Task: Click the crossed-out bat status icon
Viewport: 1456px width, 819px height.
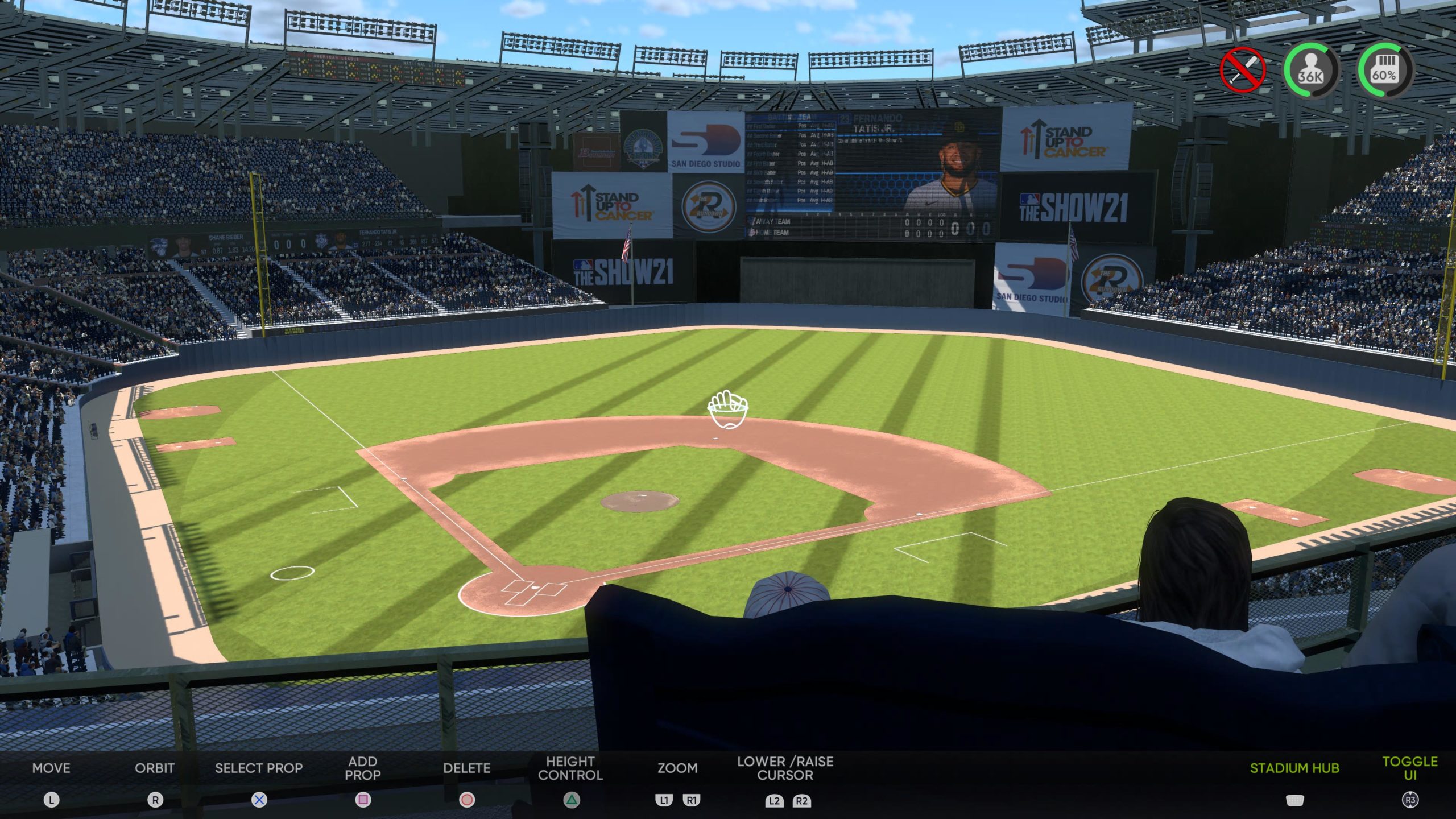Action: (x=1242, y=71)
